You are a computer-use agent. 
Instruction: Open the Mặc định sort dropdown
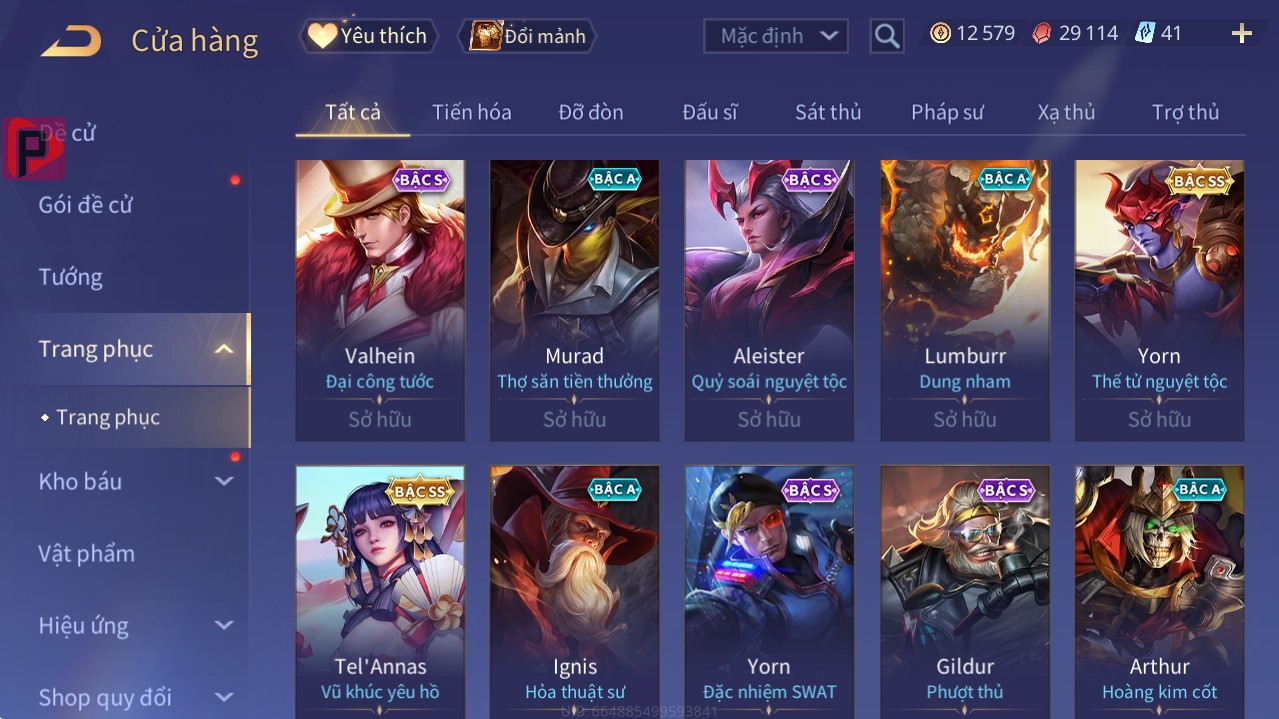(x=776, y=36)
